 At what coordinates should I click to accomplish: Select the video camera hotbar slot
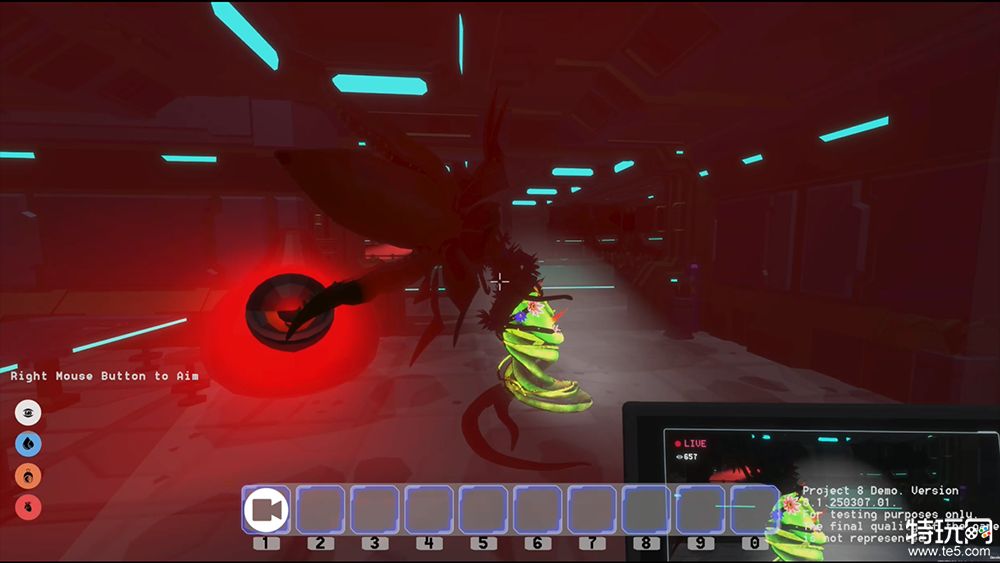point(266,510)
